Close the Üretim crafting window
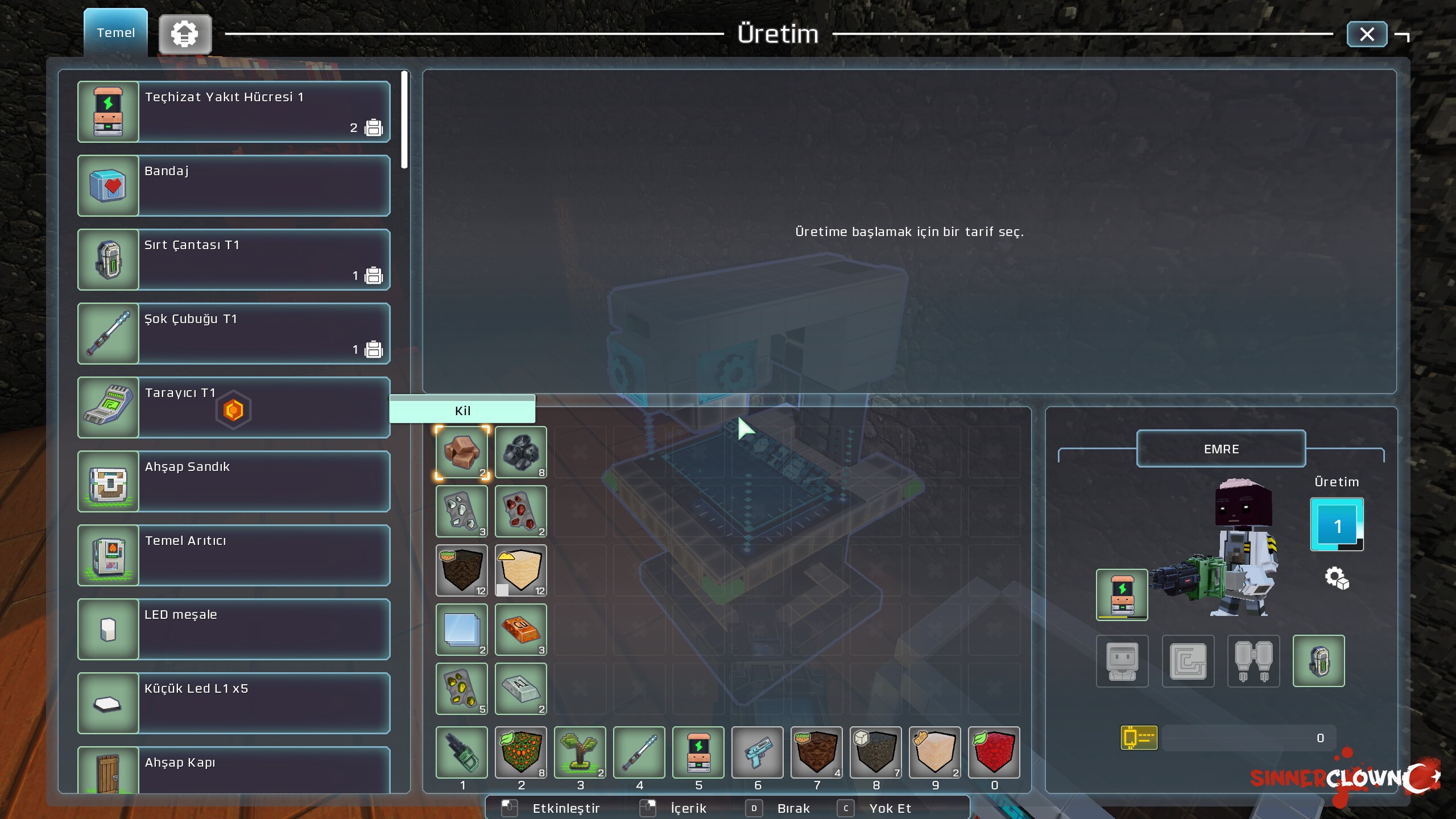 click(x=1367, y=35)
